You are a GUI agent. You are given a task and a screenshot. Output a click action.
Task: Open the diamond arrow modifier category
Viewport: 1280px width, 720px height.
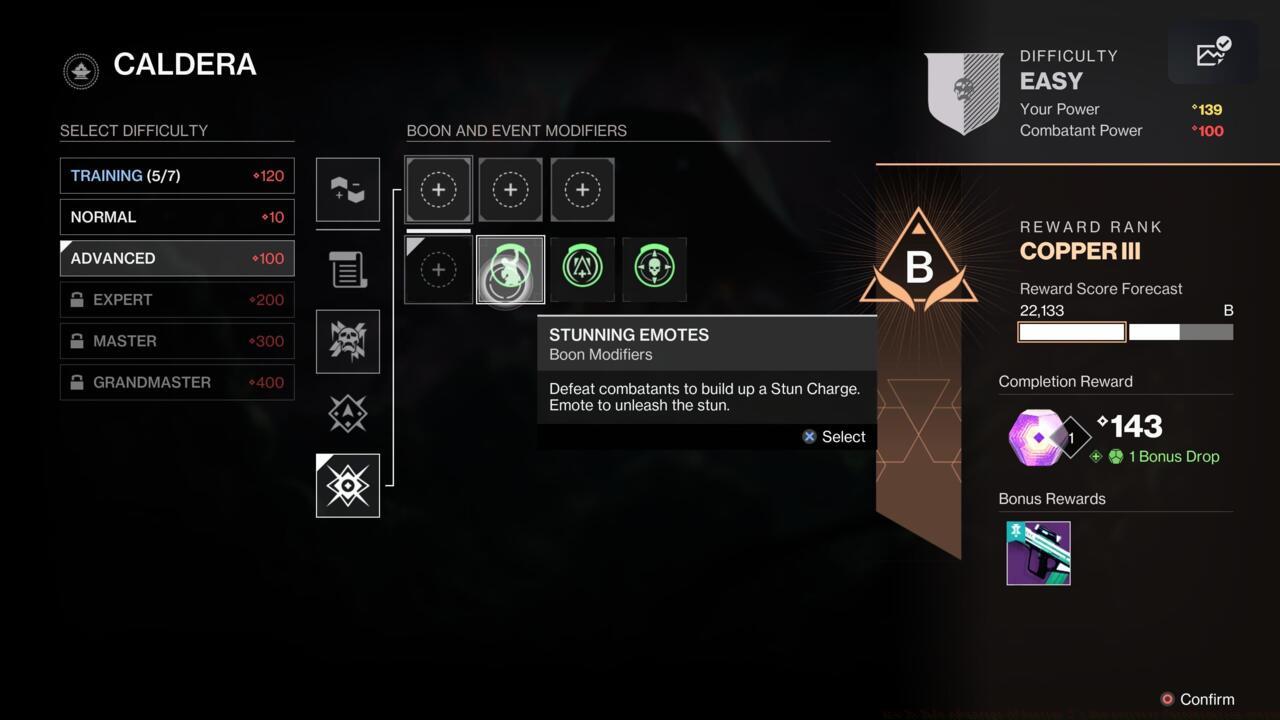(348, 413)
